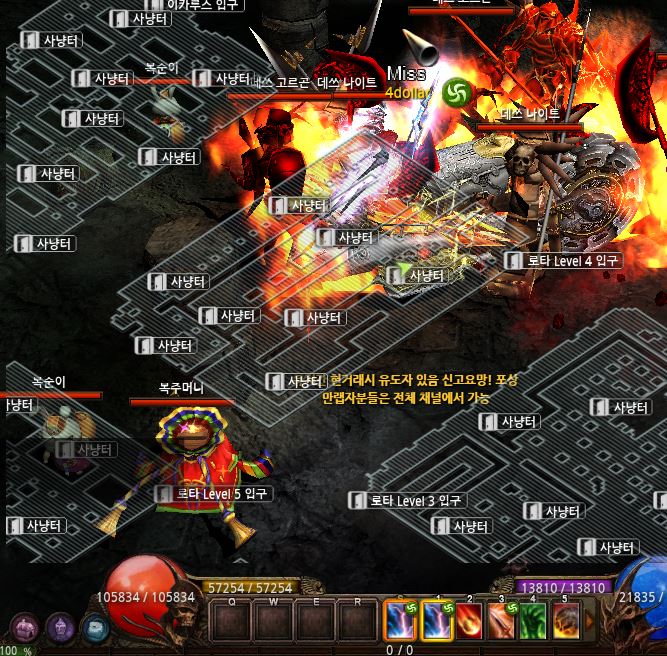Open the blue chest round icon
The image size is (667, 656).
click(95, 628)
